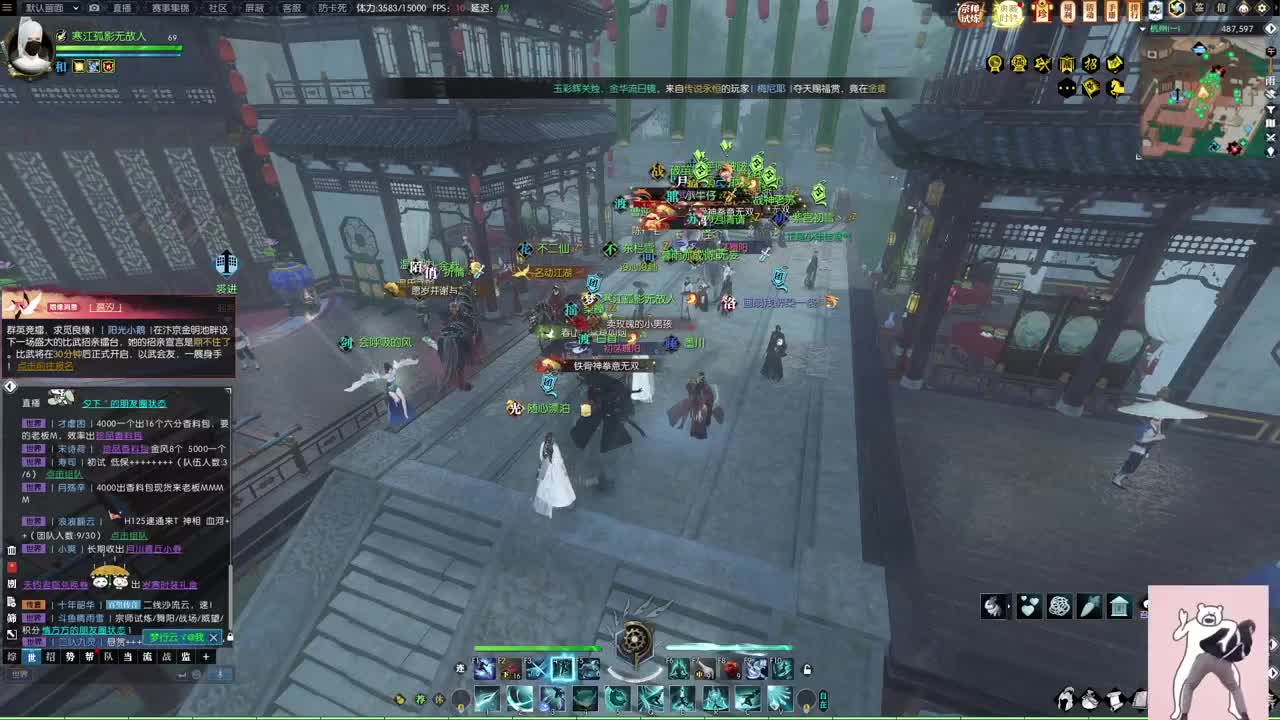Viewport: 1280px width, 720px height.
Task: Open the 默认画面 display dropdown
Action: (x=50, y=7)
